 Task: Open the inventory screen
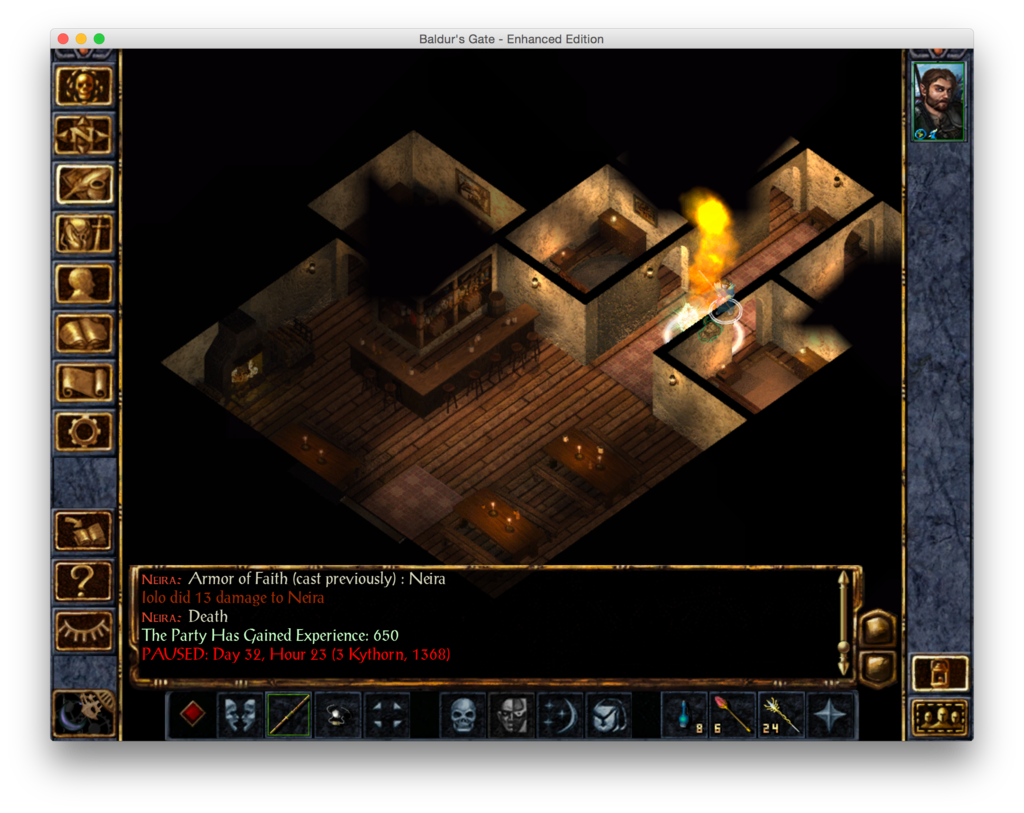point(84,234)
